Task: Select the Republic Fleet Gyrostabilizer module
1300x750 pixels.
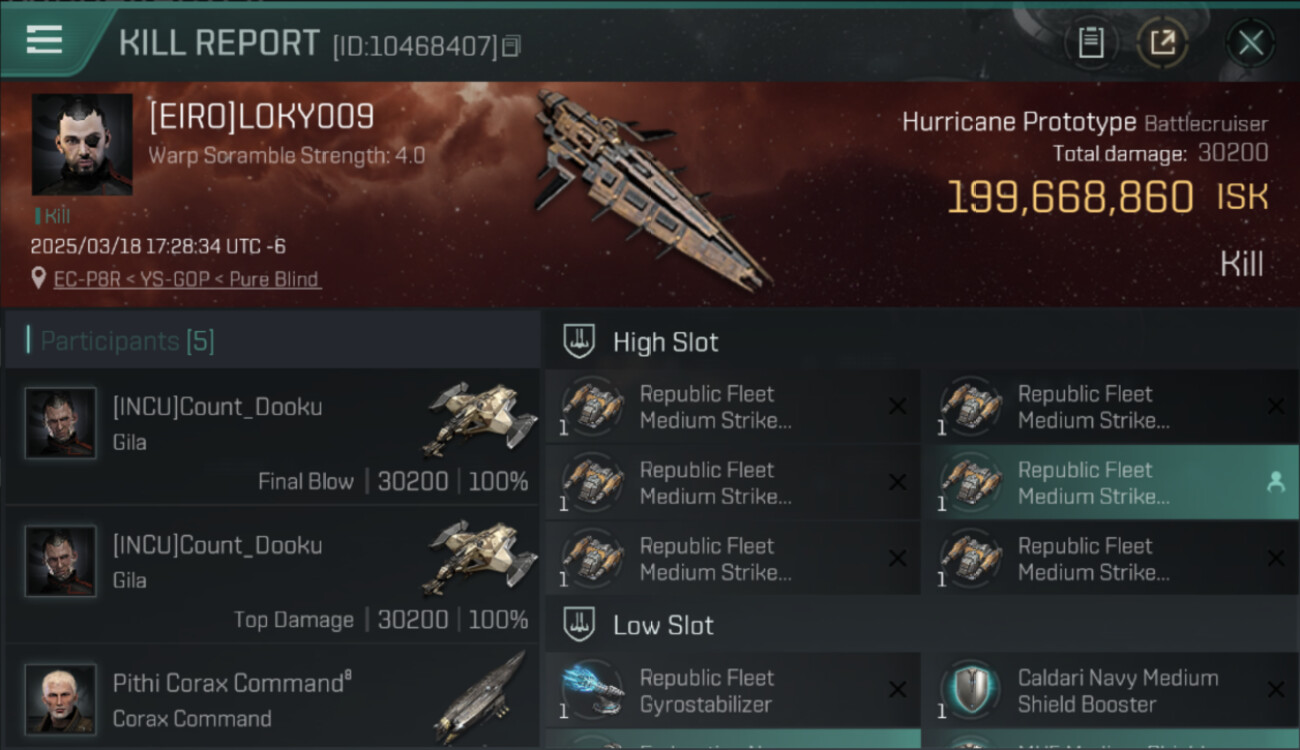Action: [x=732, y=691]
